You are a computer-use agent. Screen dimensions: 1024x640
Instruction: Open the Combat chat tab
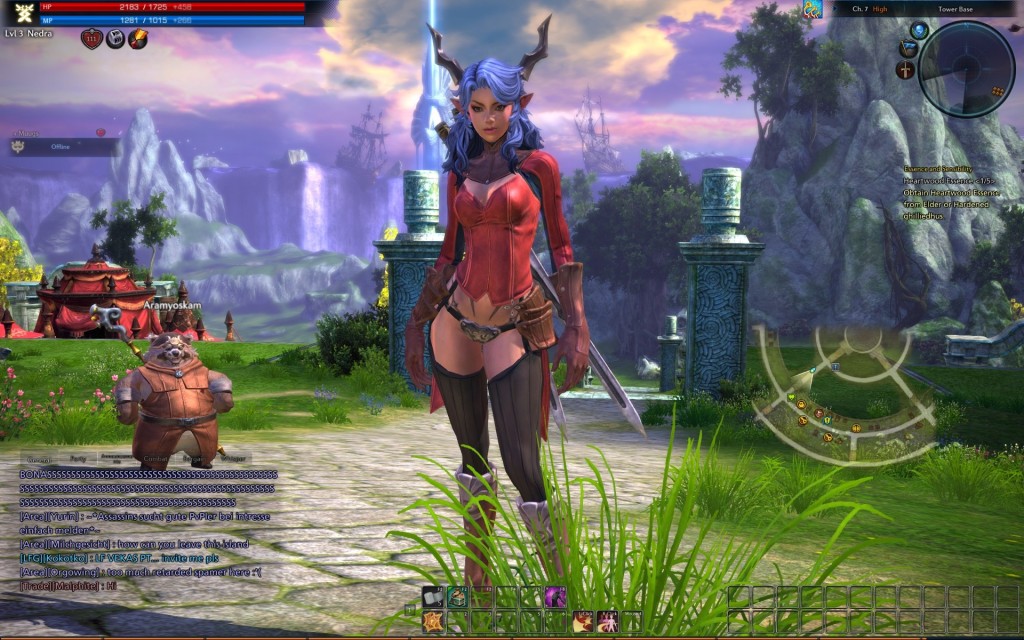click(x=155, y=459)
